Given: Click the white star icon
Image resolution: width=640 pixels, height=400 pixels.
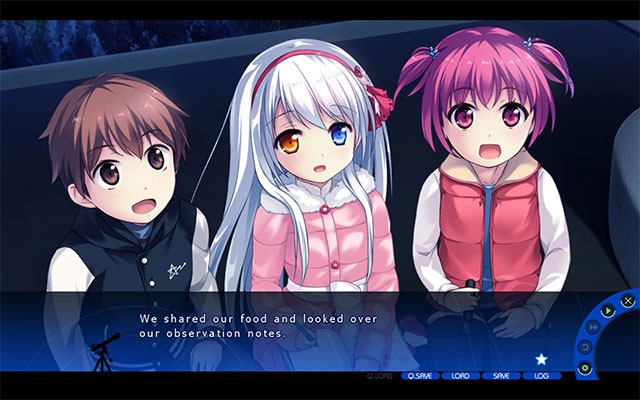Looking at the screenshot, I should point(542,358).
